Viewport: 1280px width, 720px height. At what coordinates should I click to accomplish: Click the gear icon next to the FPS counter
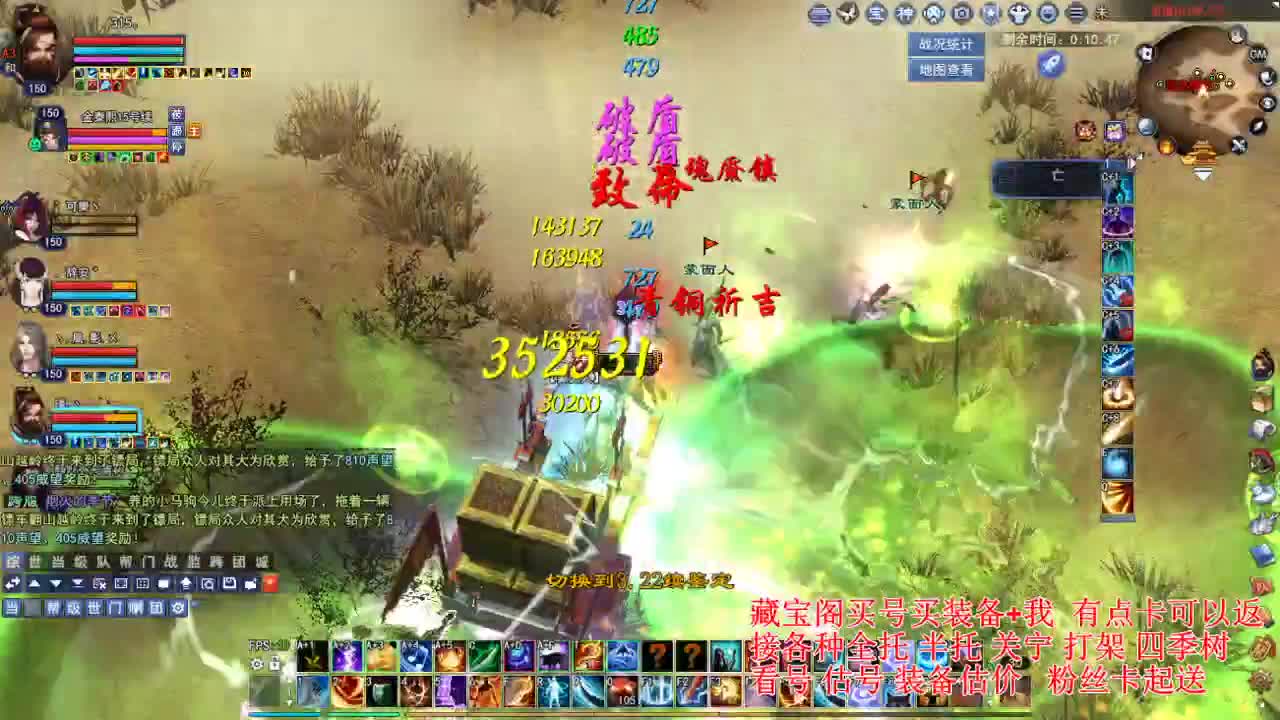(257, 663)
